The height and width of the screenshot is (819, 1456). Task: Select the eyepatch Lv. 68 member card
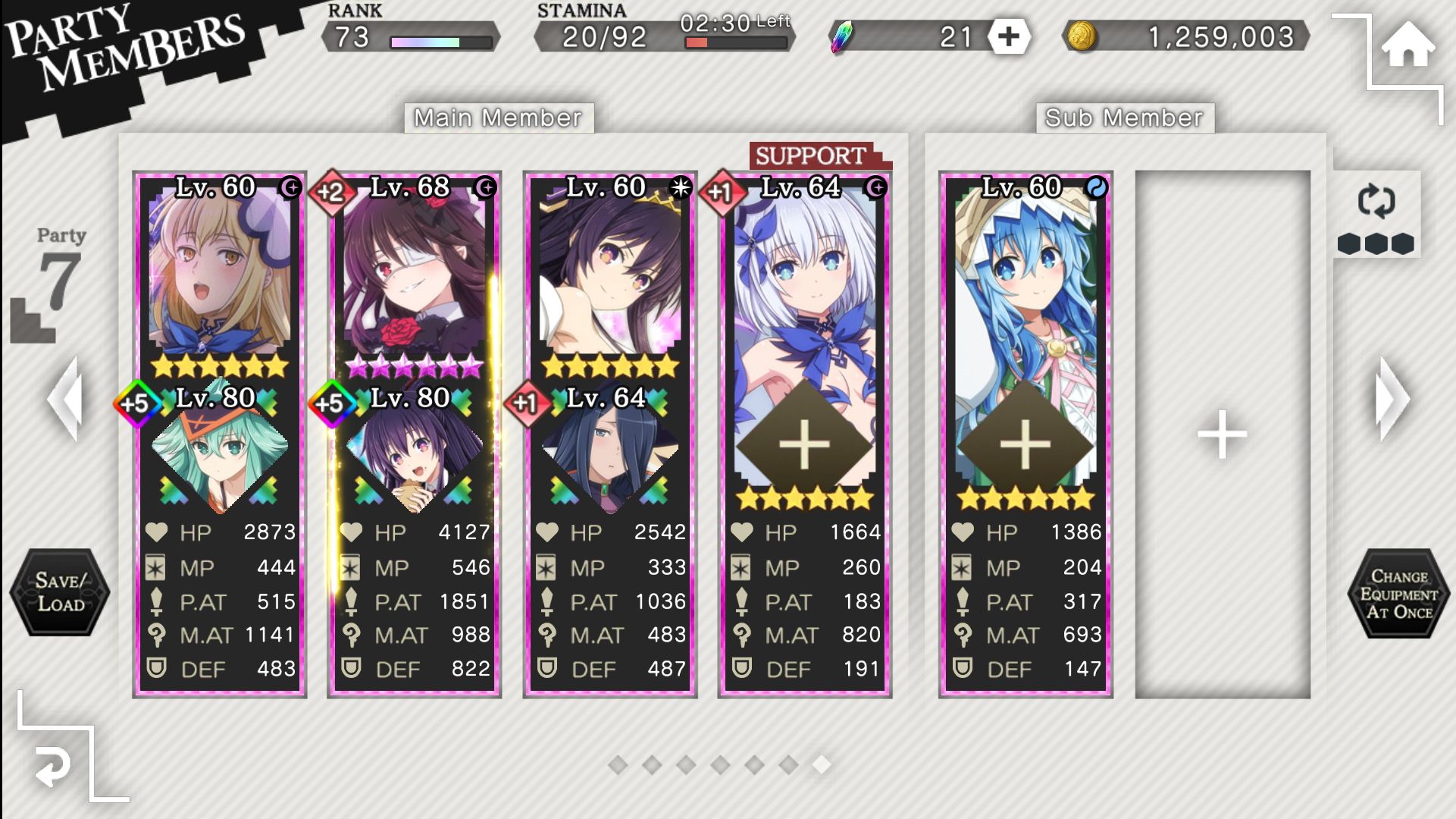tap(415, 273)
